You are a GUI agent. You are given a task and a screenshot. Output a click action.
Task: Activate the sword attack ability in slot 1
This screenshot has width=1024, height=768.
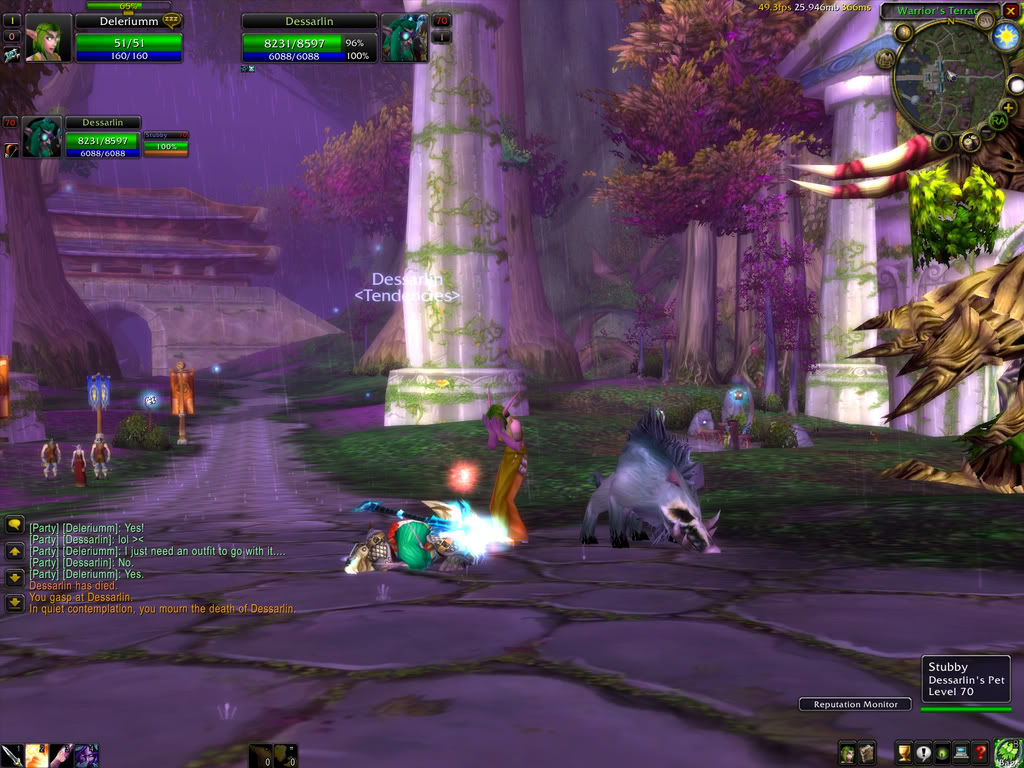(x=12, y=755)
